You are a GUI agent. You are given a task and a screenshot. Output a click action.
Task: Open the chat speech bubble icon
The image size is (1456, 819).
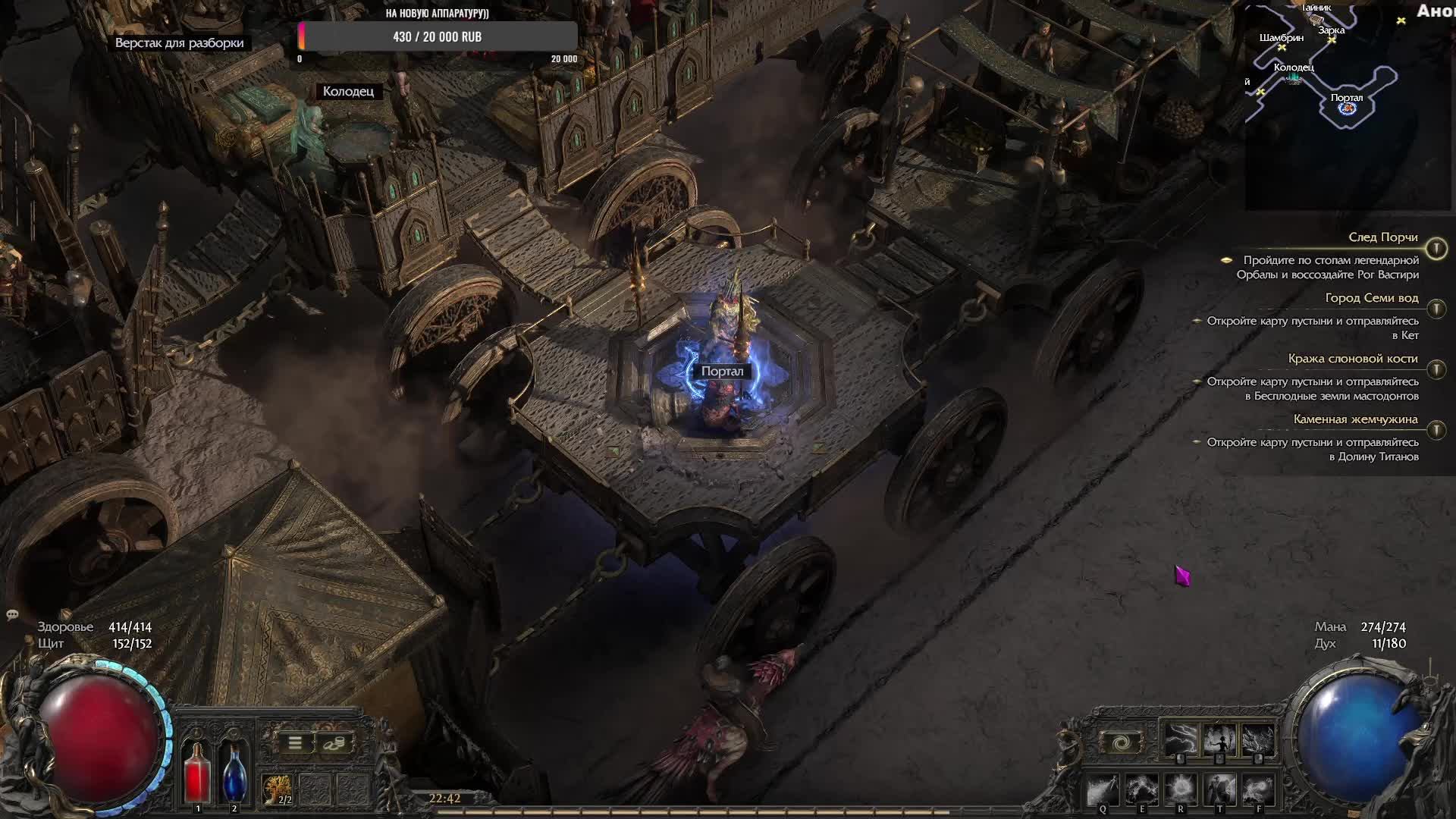click(x=12, y=614)
